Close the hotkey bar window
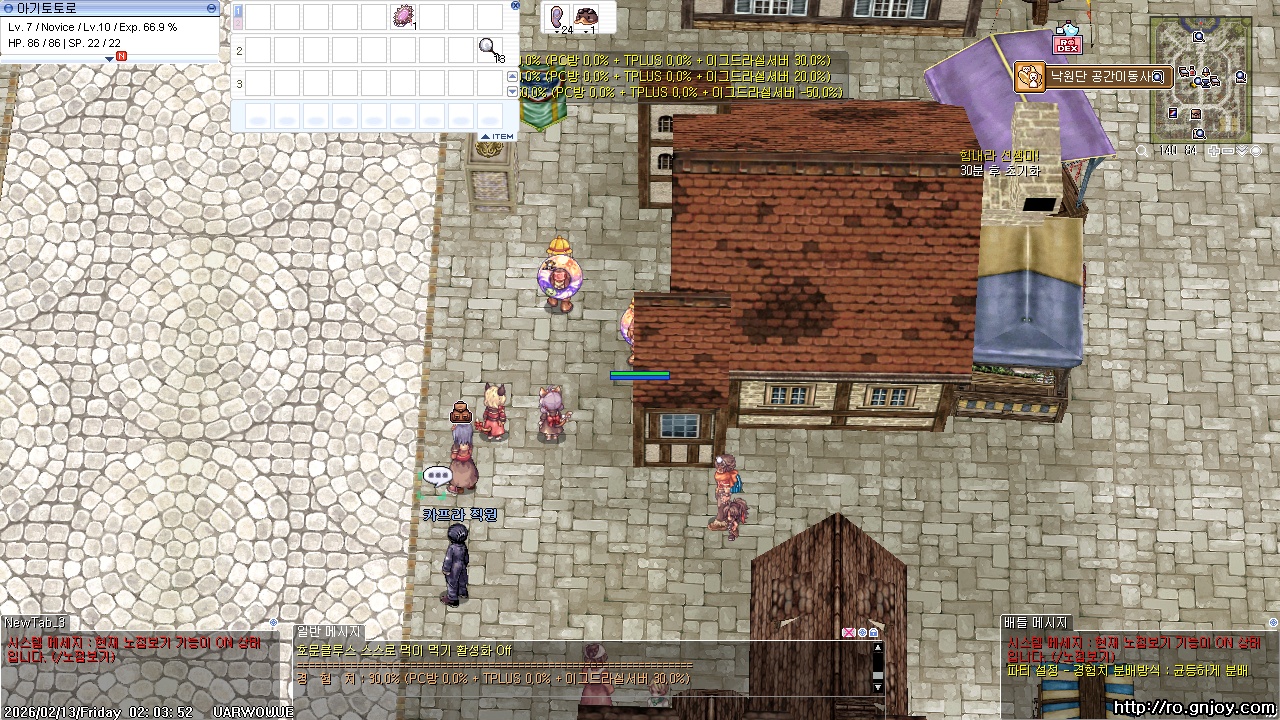Viewport: 1280px width, 720px height. pyautogui.click(x=515, y=5)
